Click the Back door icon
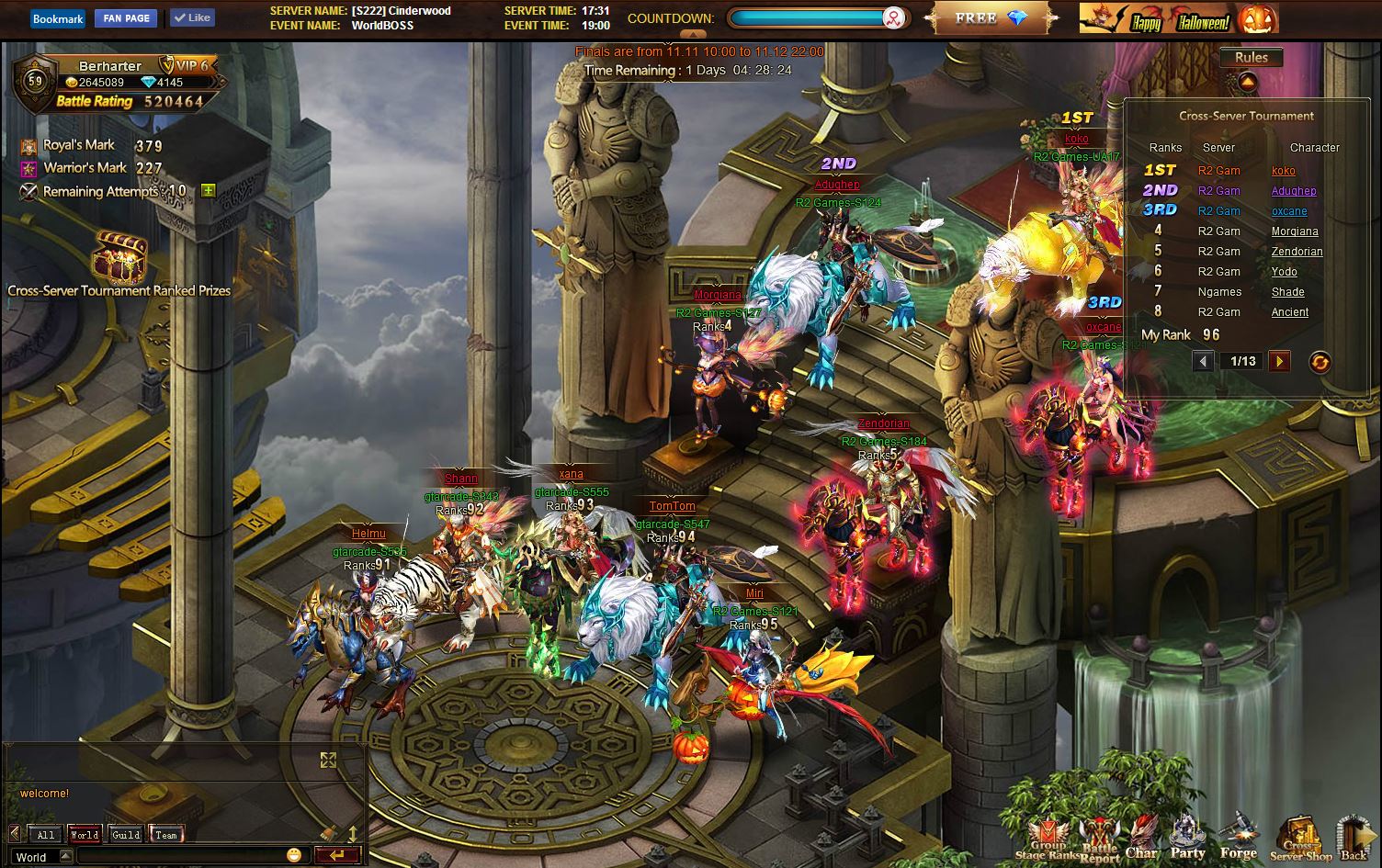Screen dimensions: 1382x868 coord(1353,838)
